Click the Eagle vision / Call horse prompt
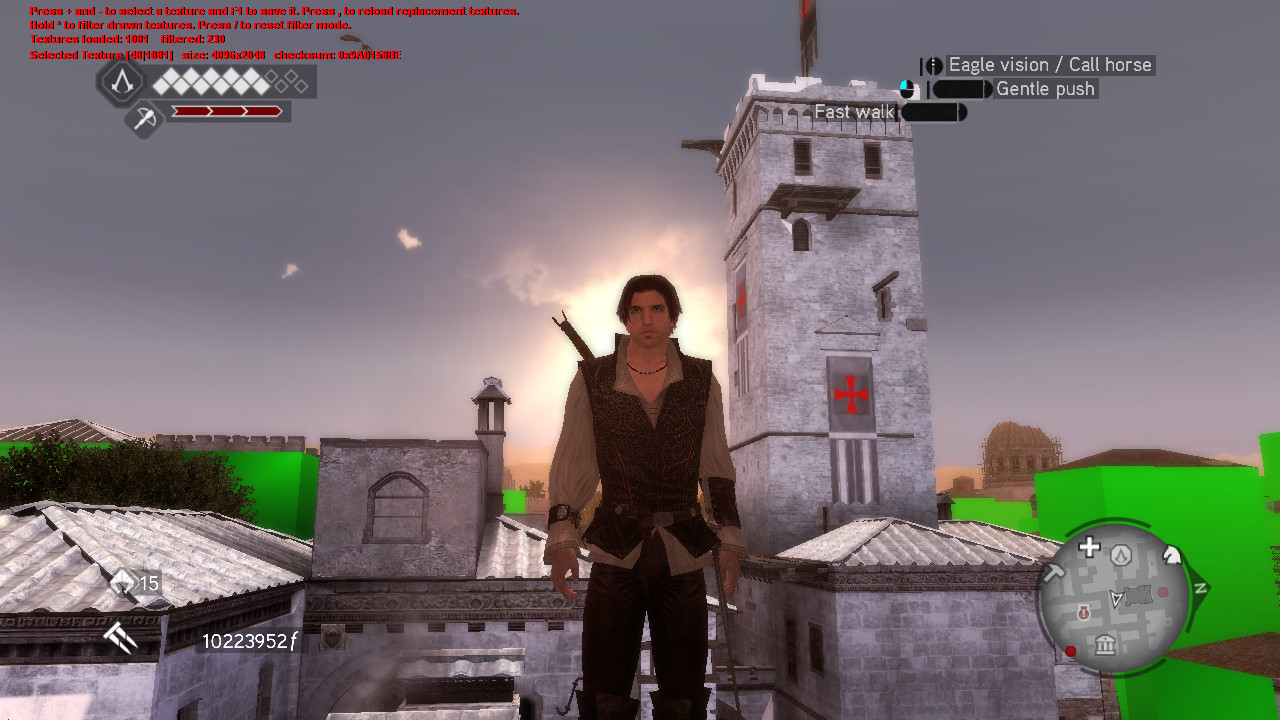The image size is (1280, 720). pyautogui.click(x=1049, y=64)
